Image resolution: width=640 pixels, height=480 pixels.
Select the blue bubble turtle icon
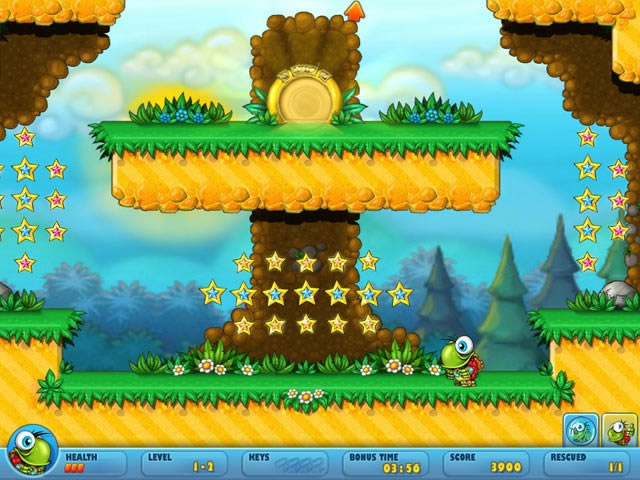pyautogui.click(x=581, y=430)
